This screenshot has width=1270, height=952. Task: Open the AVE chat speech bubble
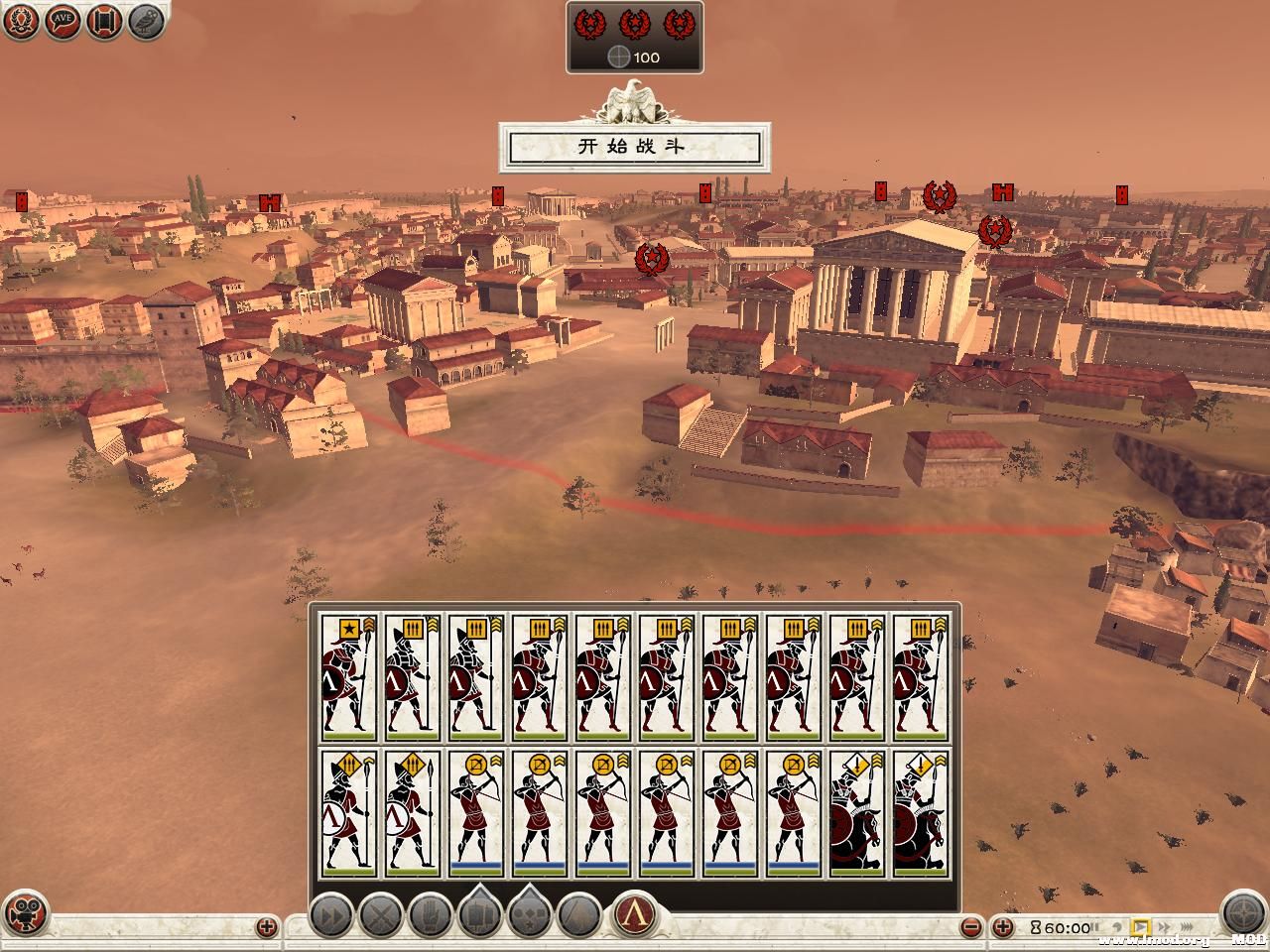tap(63, 21)
